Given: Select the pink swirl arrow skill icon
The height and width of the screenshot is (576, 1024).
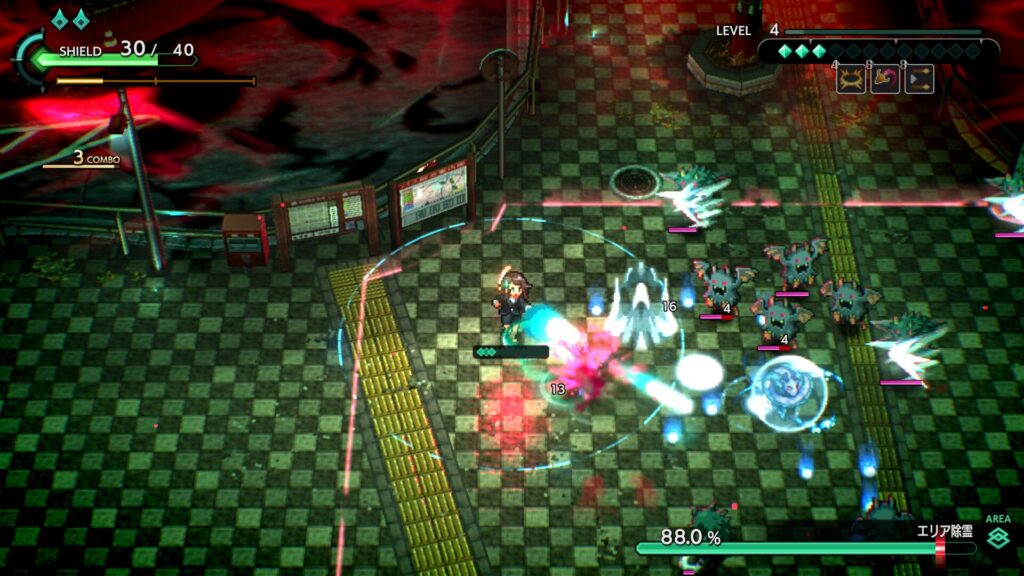Looking at the screenshot, I should pyautogui.click(x=885, y=80).
